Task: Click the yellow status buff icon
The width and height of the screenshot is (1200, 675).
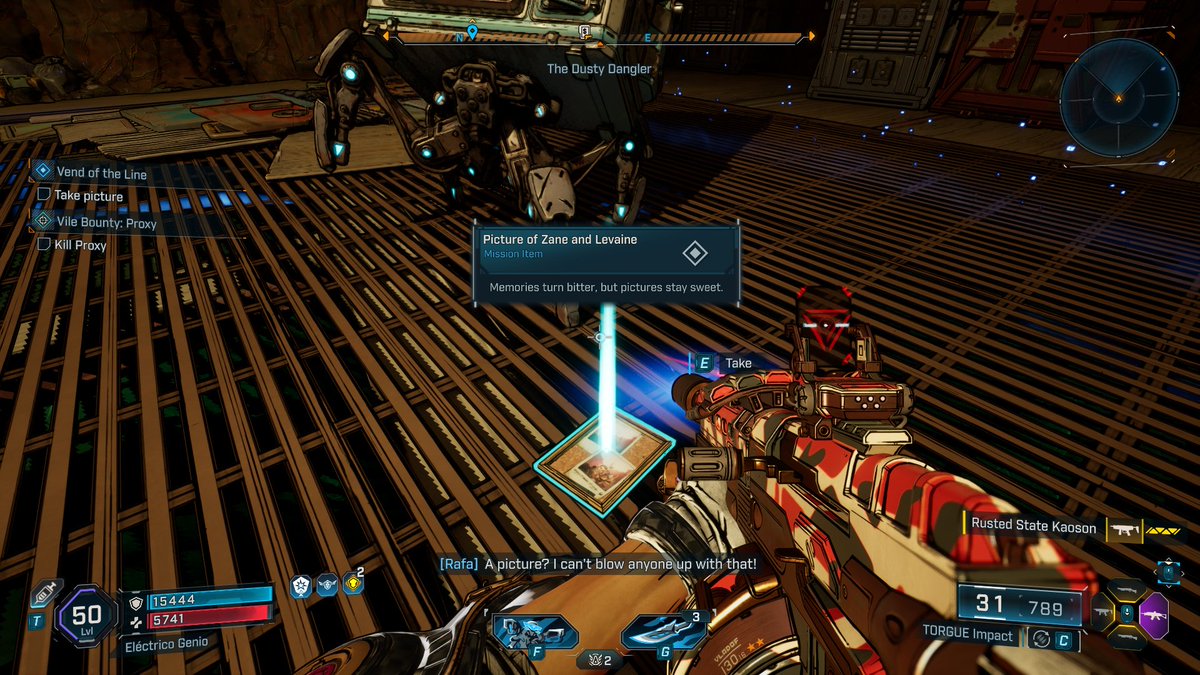Action: 352,585
